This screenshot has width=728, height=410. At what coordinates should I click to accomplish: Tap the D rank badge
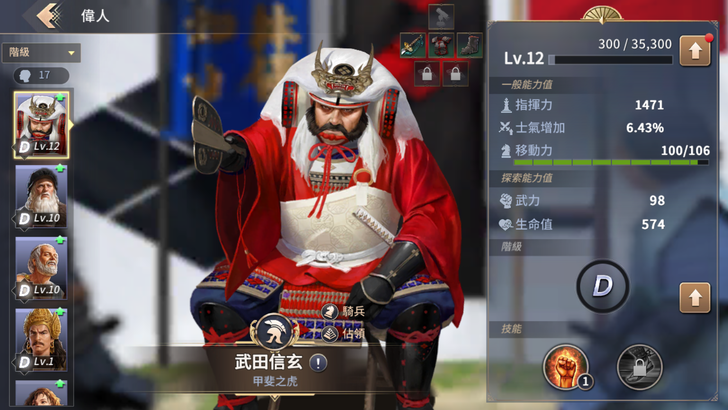[x=603, y=287]
